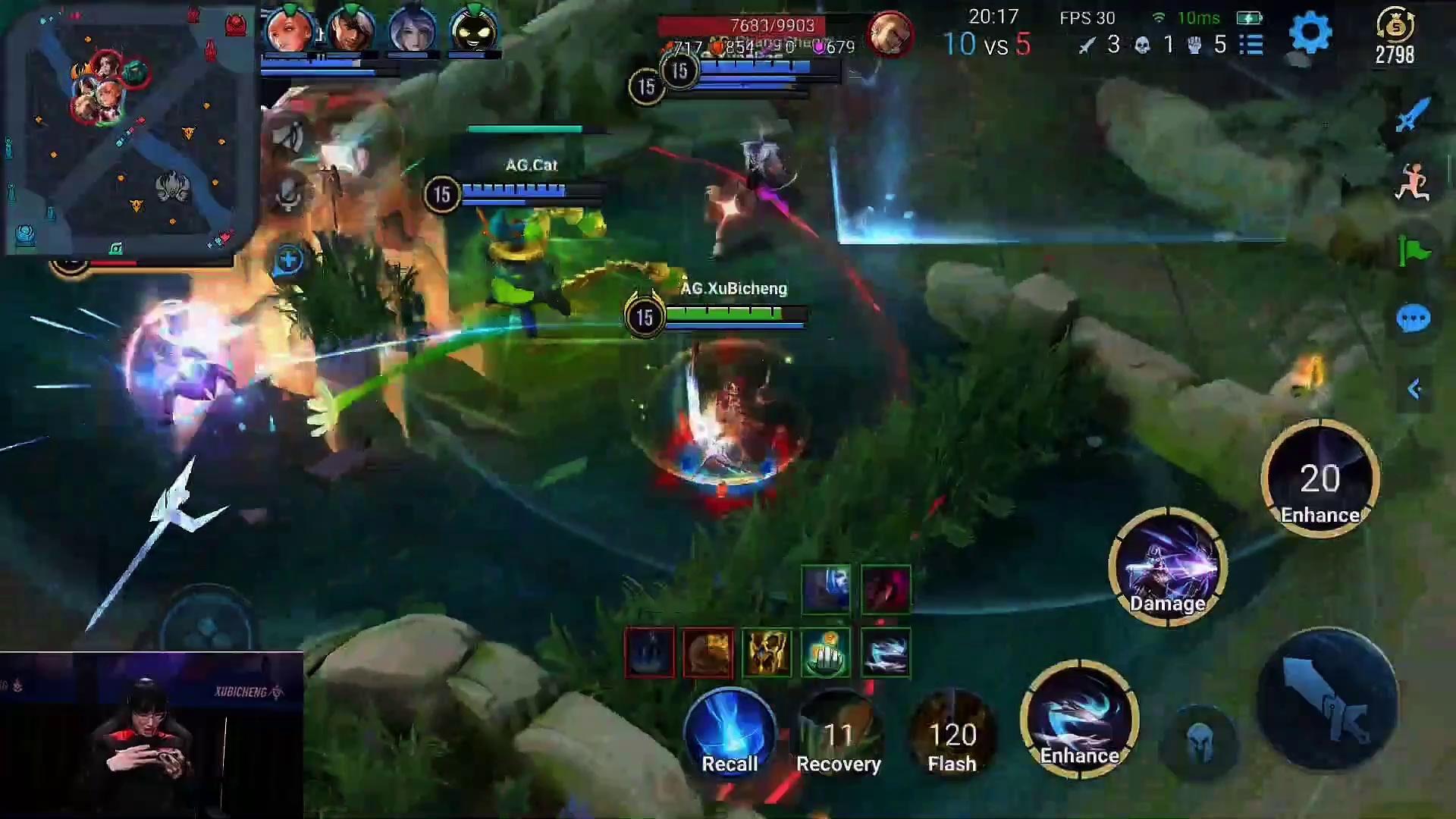Open the chat bubble icon
The width and height of the screenshot is (1456, 819).
1413,319
